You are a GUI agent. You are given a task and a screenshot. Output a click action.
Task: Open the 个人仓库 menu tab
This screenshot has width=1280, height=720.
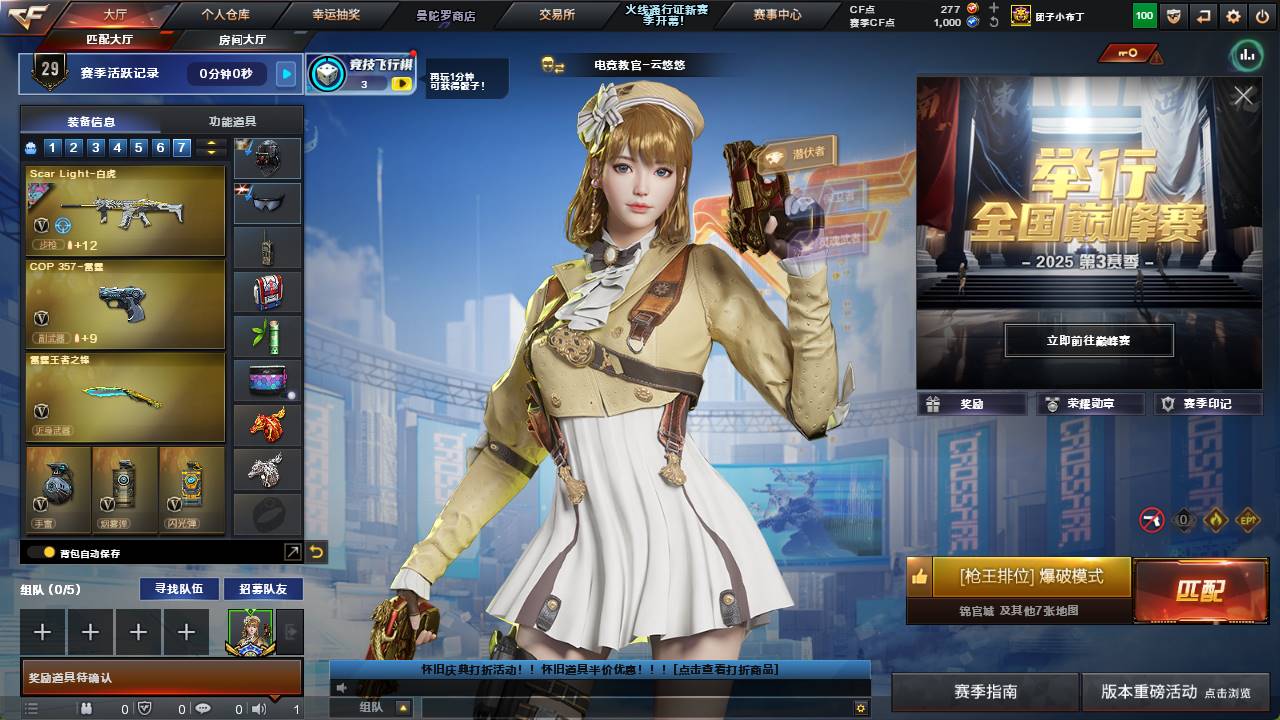point(225,15)
